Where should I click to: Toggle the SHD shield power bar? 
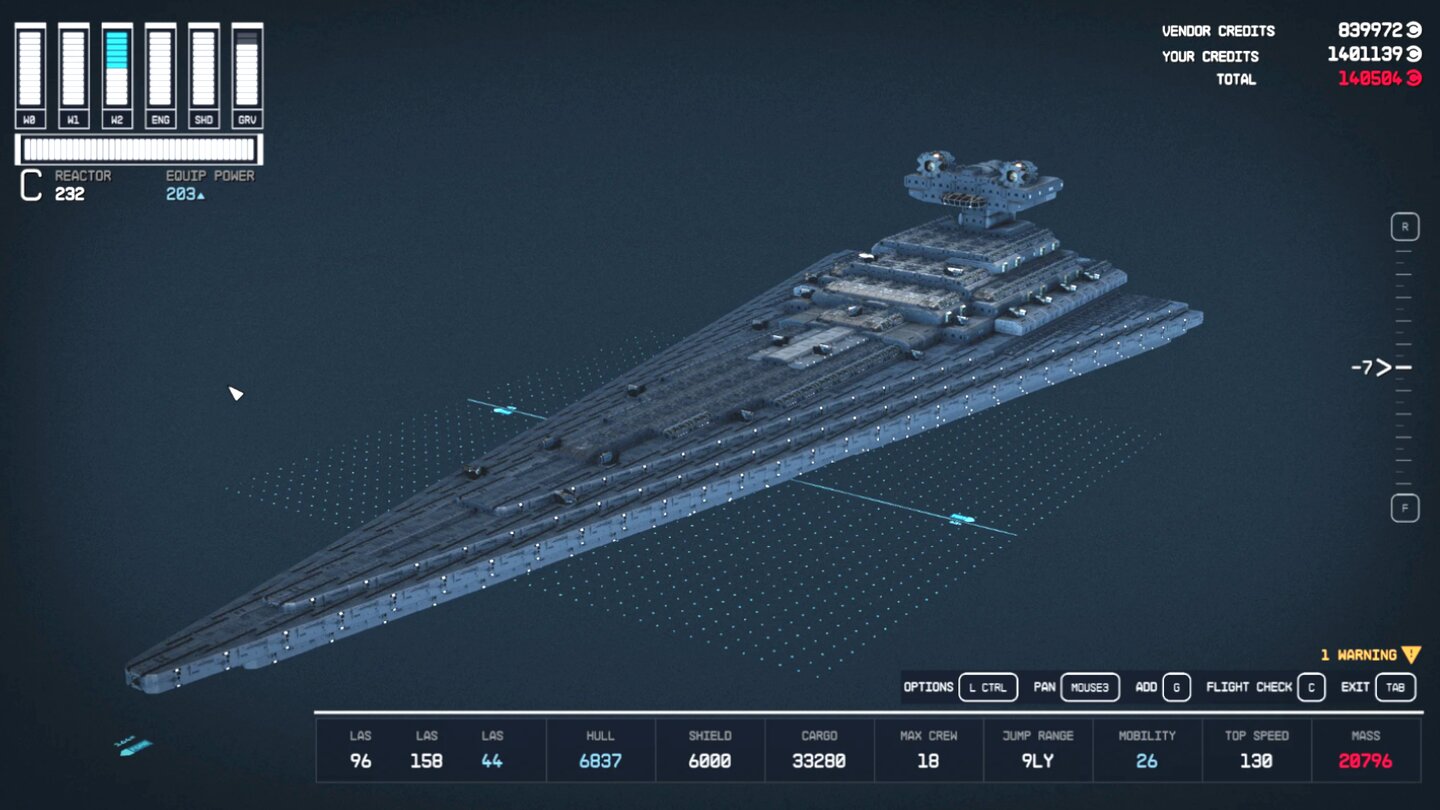click(x=203, y=65)
